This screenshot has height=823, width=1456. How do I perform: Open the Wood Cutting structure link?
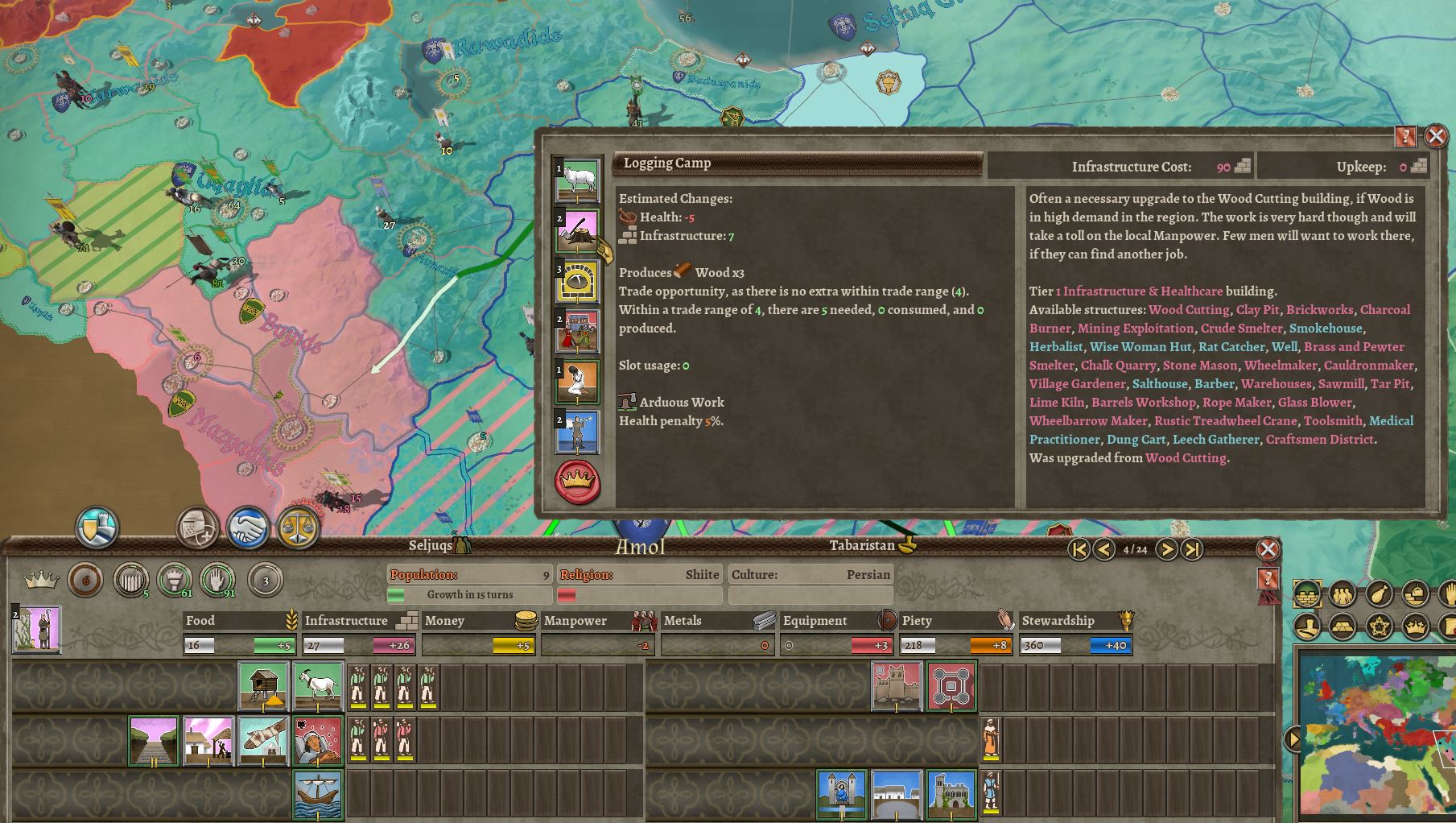point(1189,309)
